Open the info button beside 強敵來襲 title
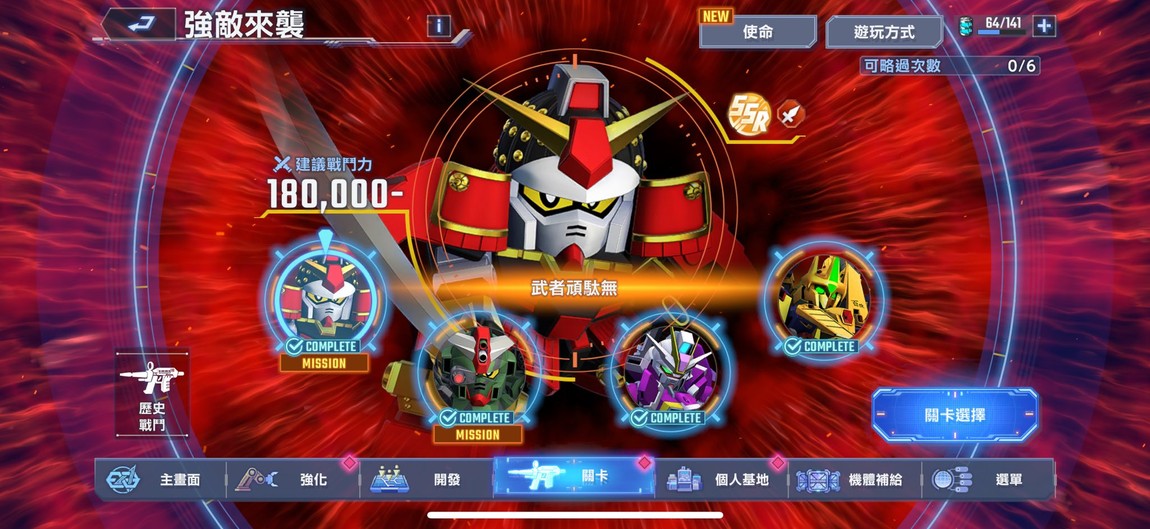1150x529 pixels. (x=438, y=26)
